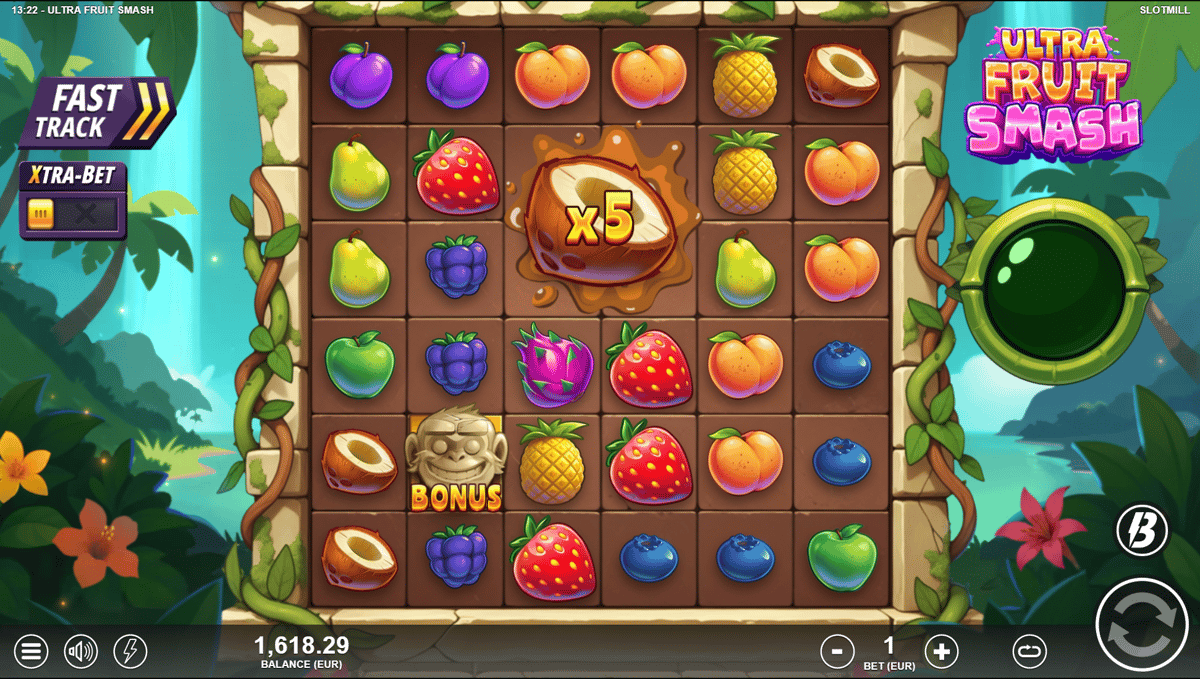This screenshot has width=1200, height=679.
Task: Decrease the bet with the minus button
Action: [x=837, y=652]
